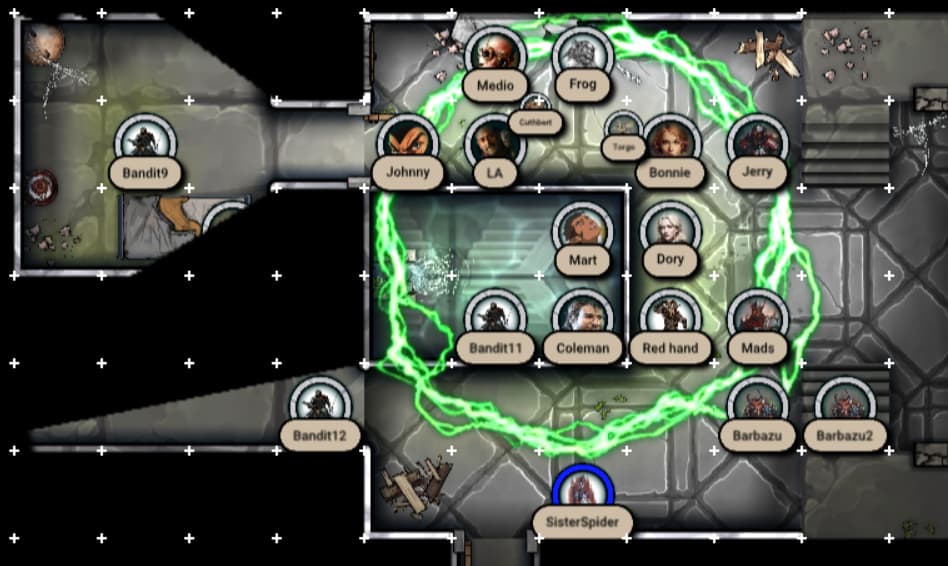948x566 pixels.
Task: Choose the Barbazu2 token
Action: point(845,406)
